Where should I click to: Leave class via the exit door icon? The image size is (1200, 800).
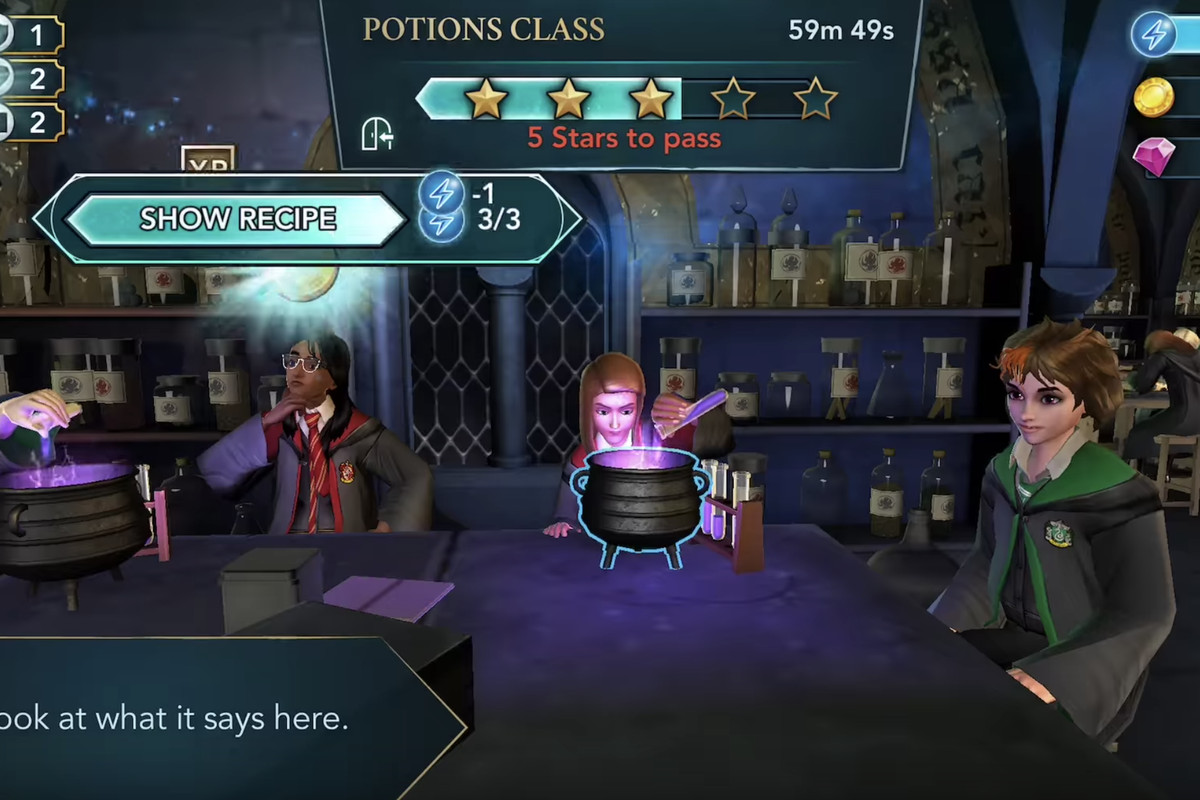376,134
